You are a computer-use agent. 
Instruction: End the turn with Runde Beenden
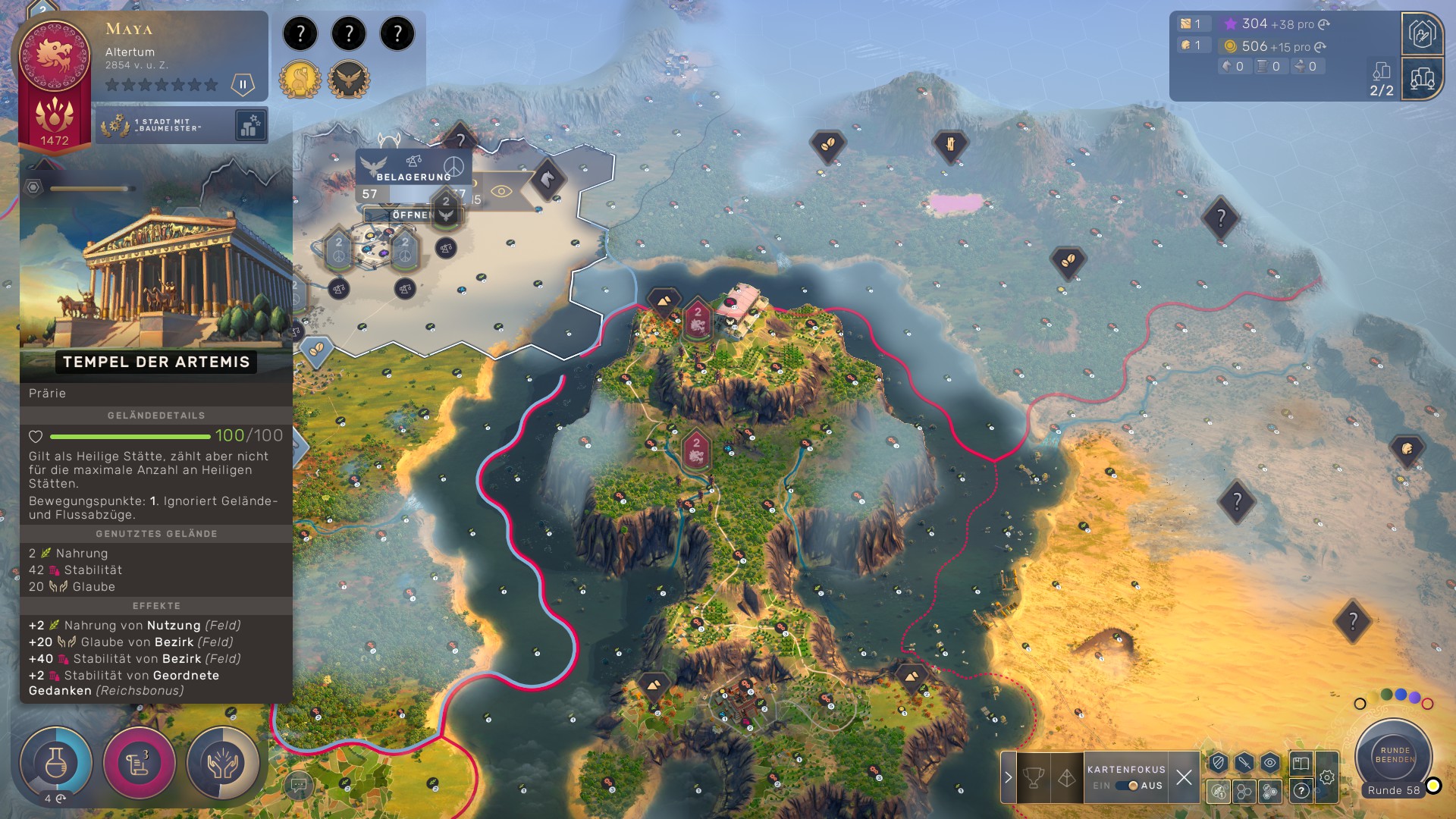(1394, 754)
